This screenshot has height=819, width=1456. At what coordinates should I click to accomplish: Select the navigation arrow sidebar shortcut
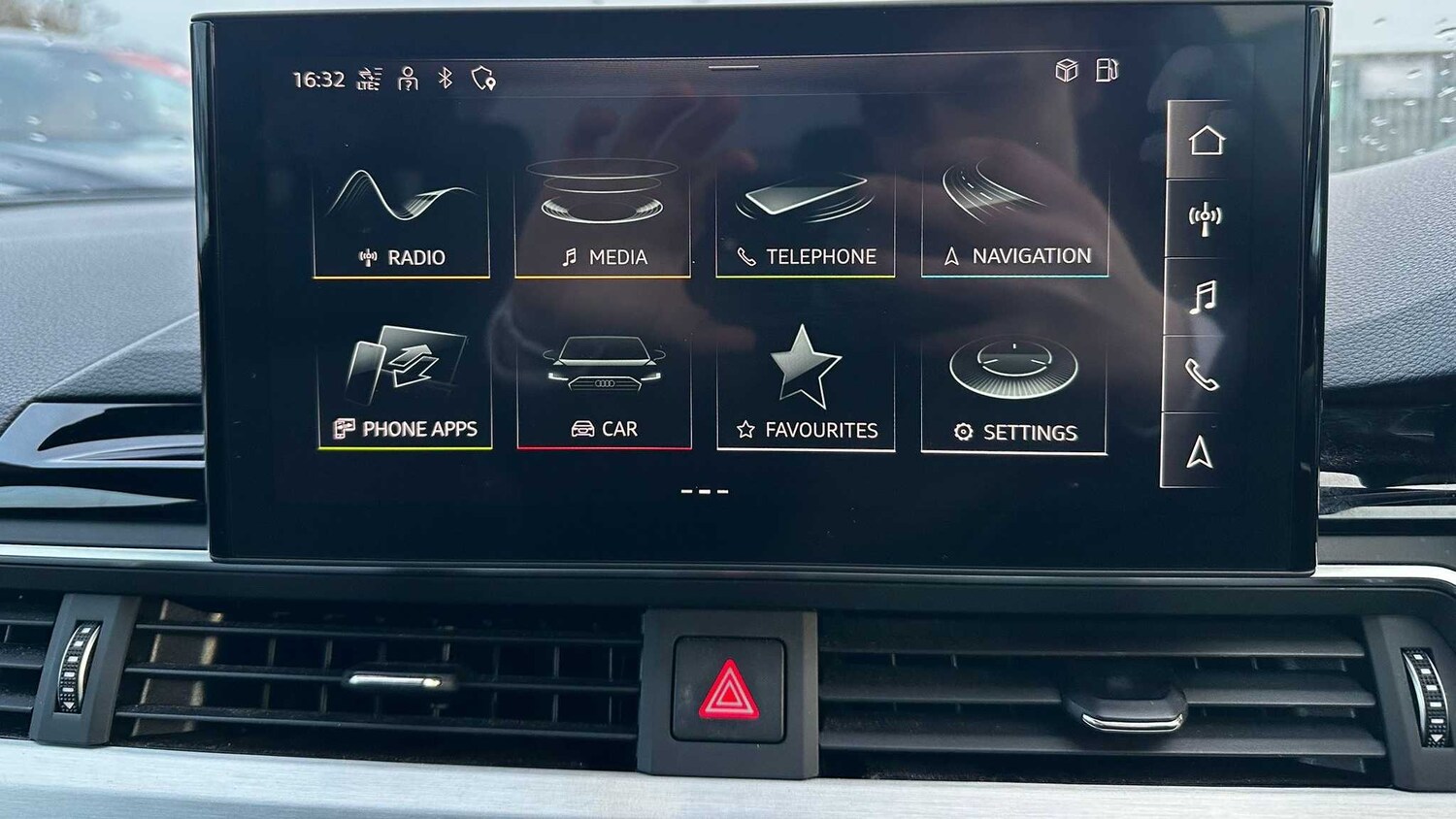(x=1203, y=449)
